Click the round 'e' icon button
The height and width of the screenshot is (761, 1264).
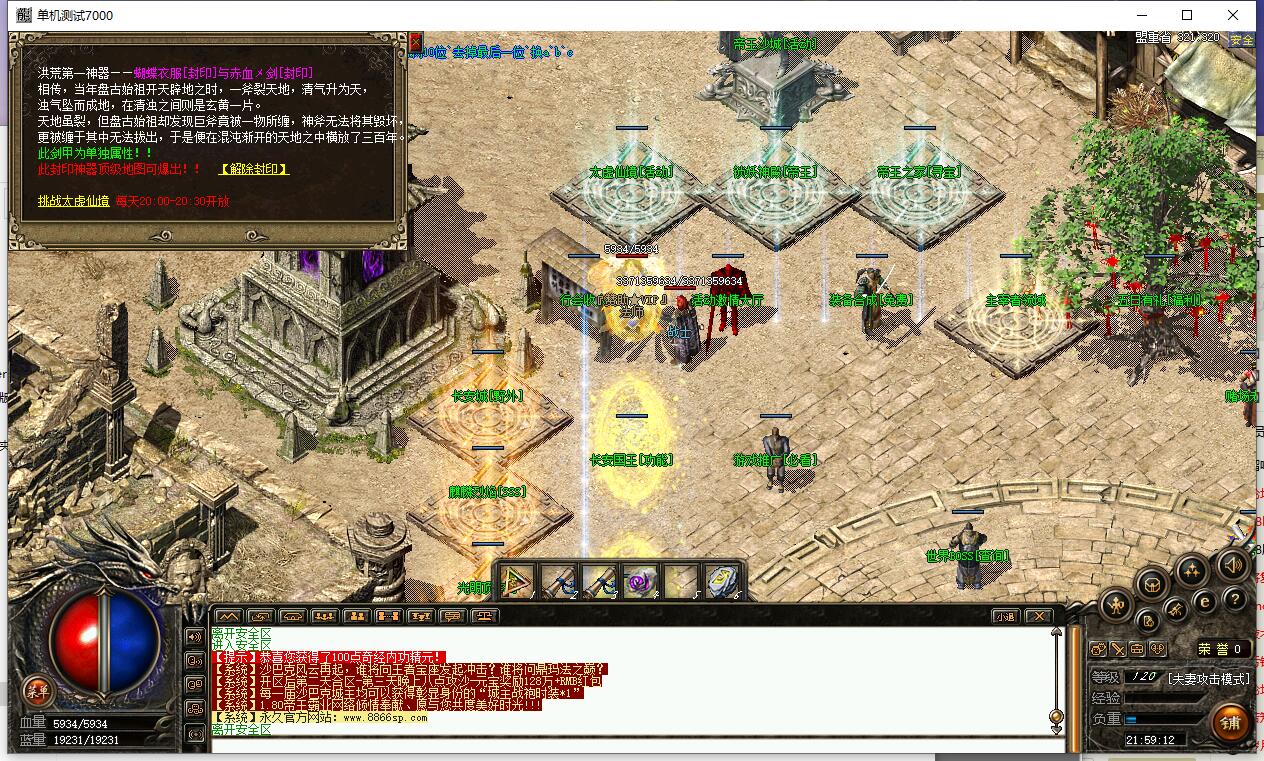[1205, 602]
